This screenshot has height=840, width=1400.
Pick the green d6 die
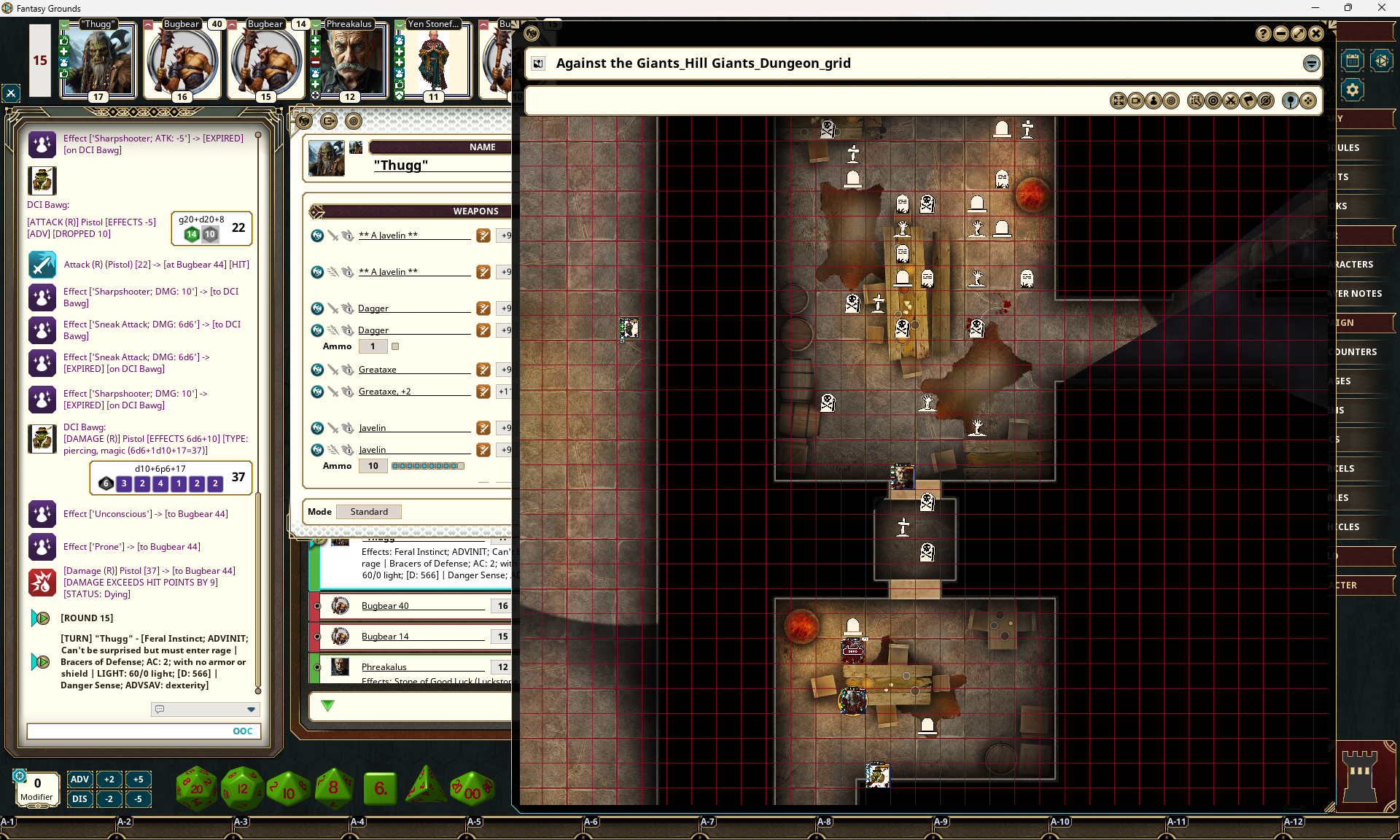point(380,788)
